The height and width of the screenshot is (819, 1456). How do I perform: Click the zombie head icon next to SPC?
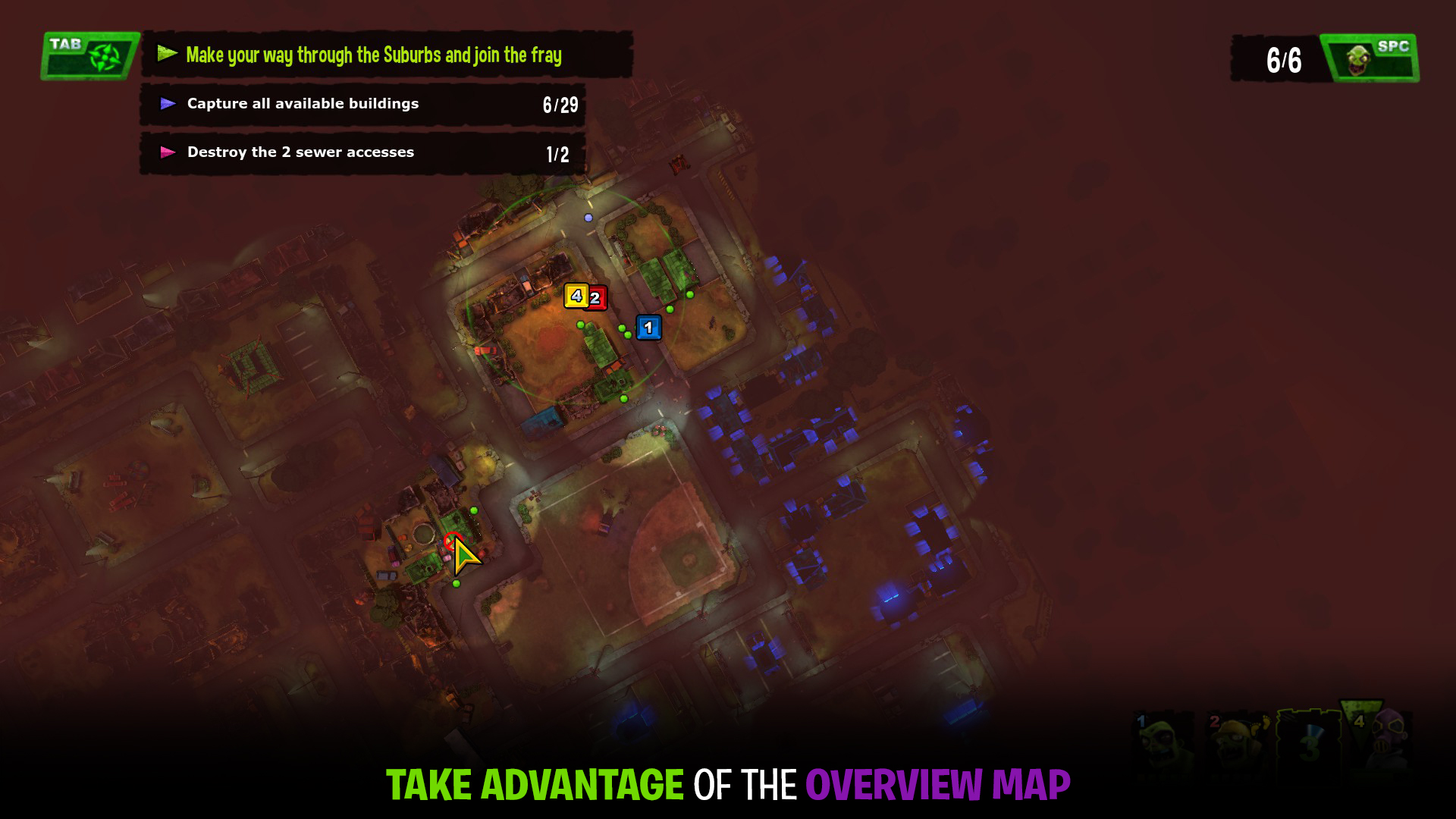pos(1359,60)
